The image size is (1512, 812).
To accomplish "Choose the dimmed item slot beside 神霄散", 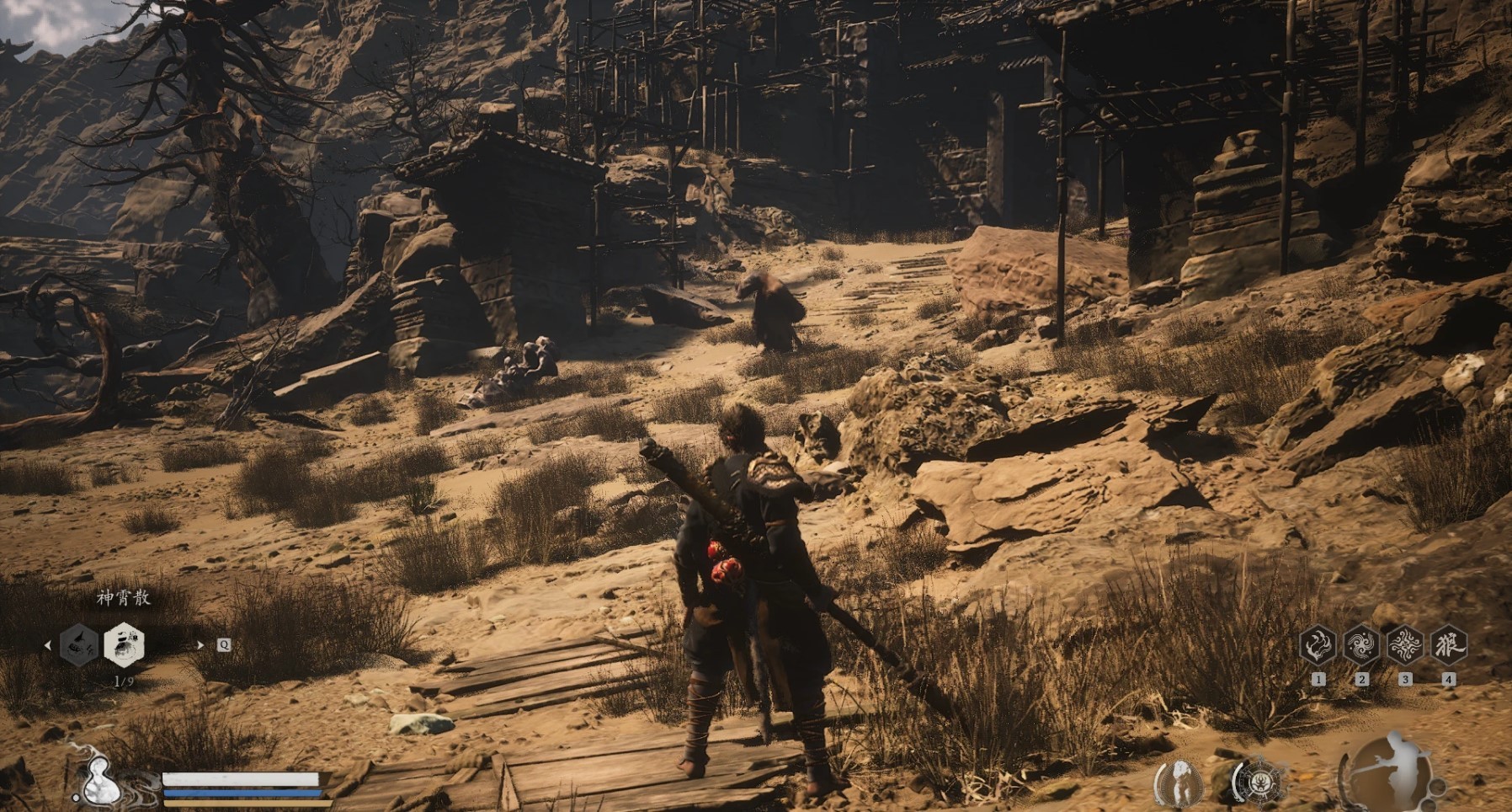I will 80,645.
